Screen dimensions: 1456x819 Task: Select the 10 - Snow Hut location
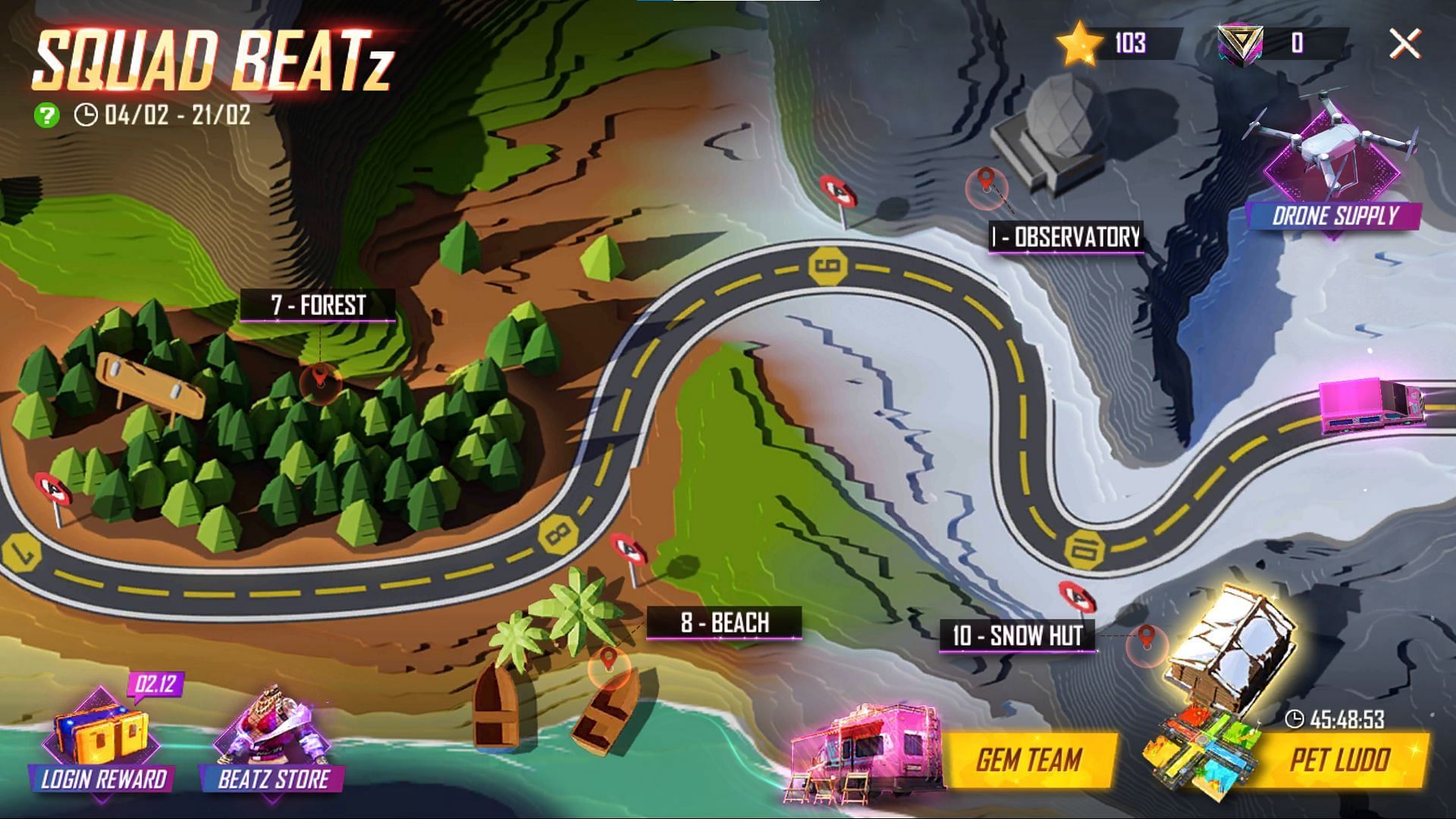(1018, 635)
